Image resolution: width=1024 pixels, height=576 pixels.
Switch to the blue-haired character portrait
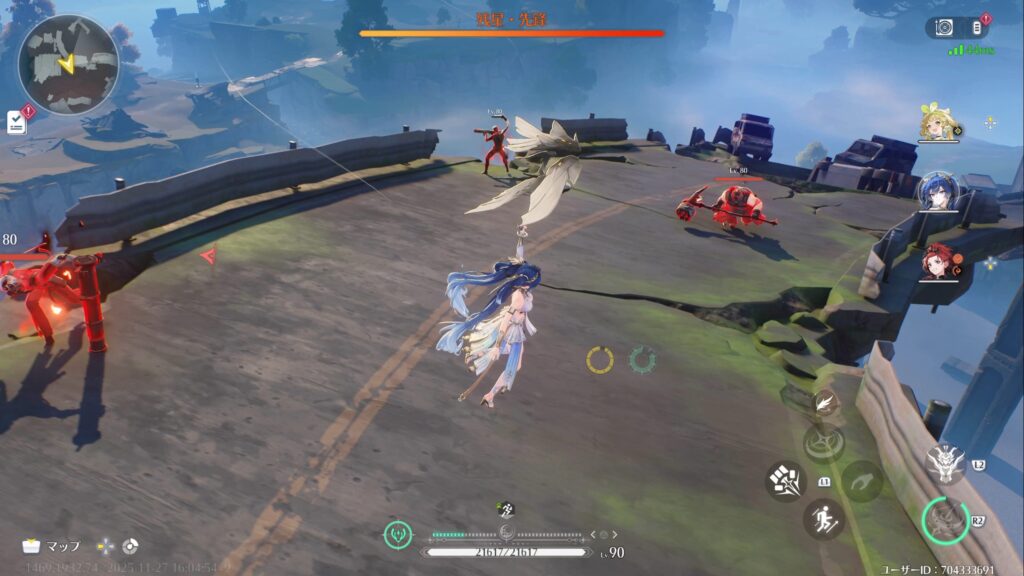coord(938,190)
